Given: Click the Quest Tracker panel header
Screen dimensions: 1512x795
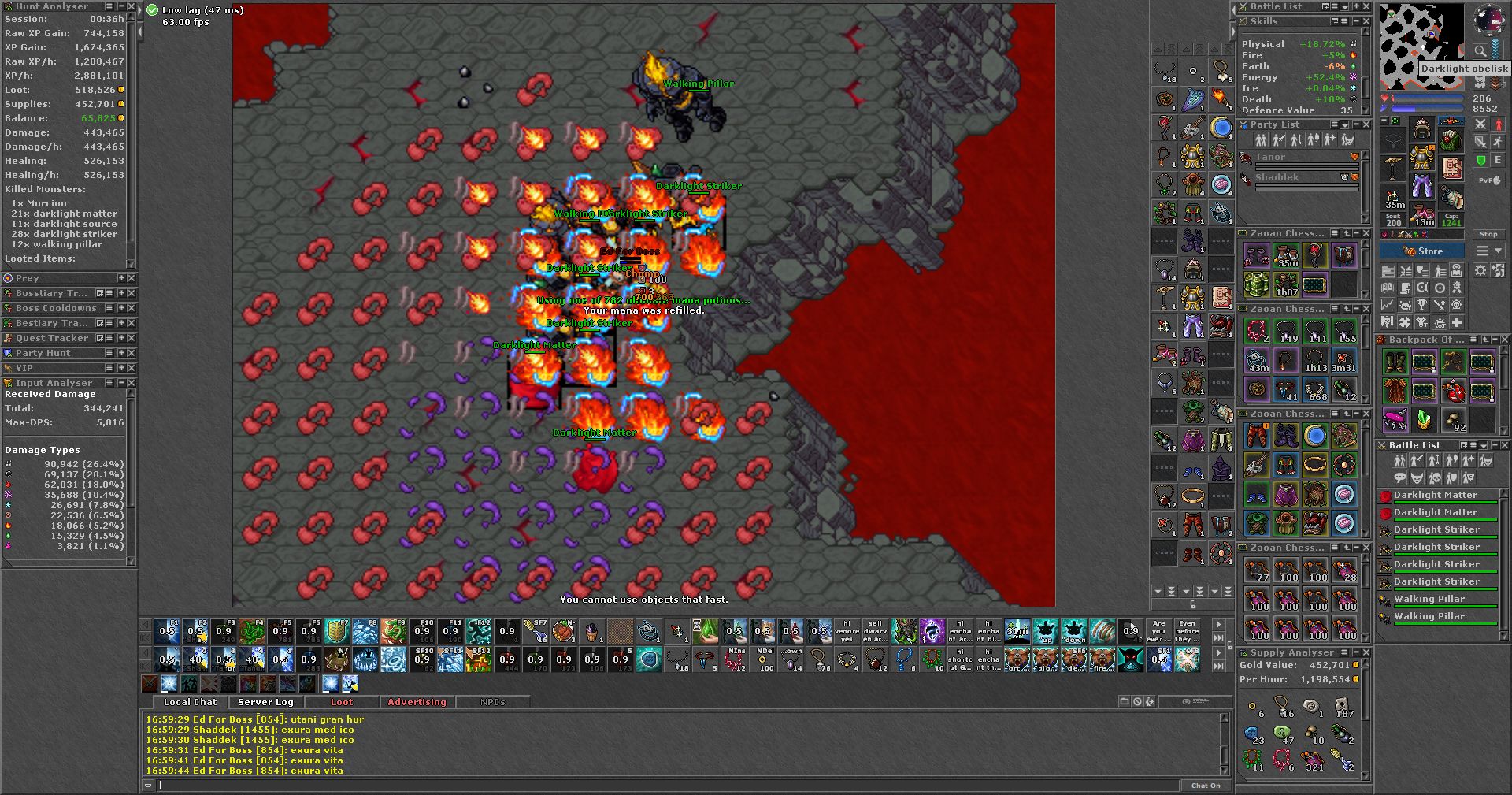Looking at the screenshot, I should [x=52, y=338].
